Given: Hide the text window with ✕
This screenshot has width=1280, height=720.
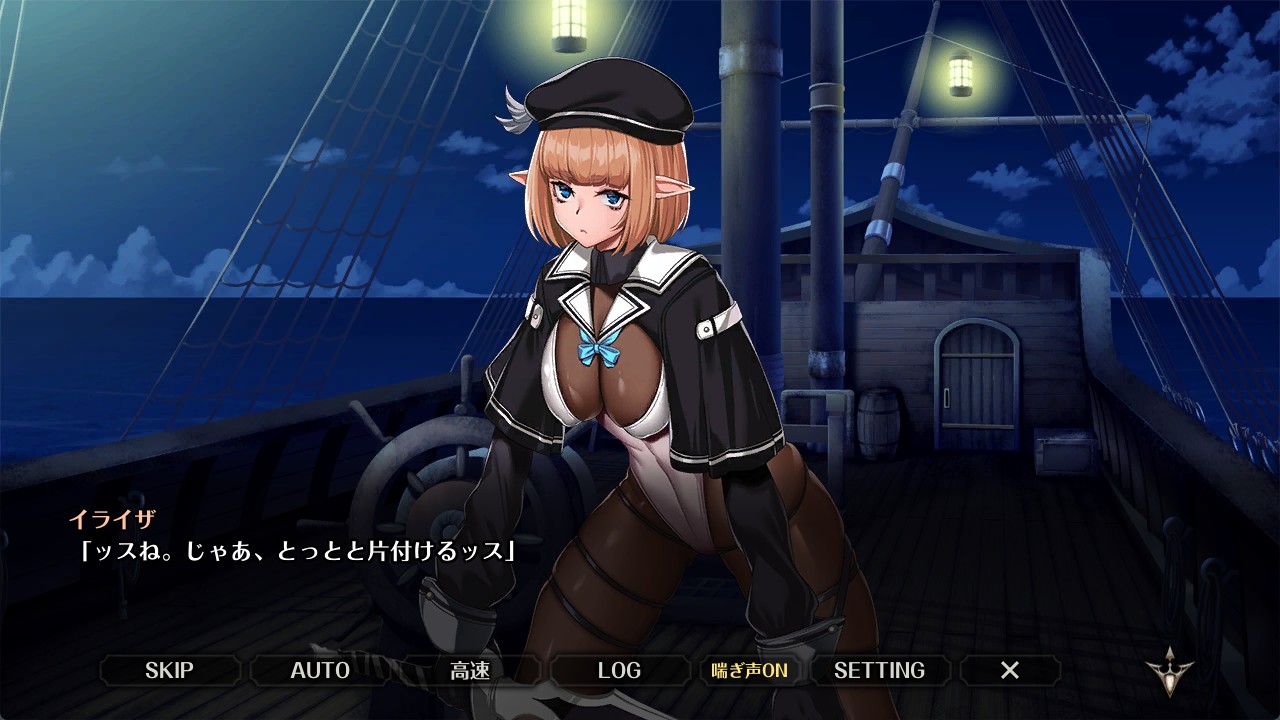Looking at the screenshot, I should [1010, 670].
